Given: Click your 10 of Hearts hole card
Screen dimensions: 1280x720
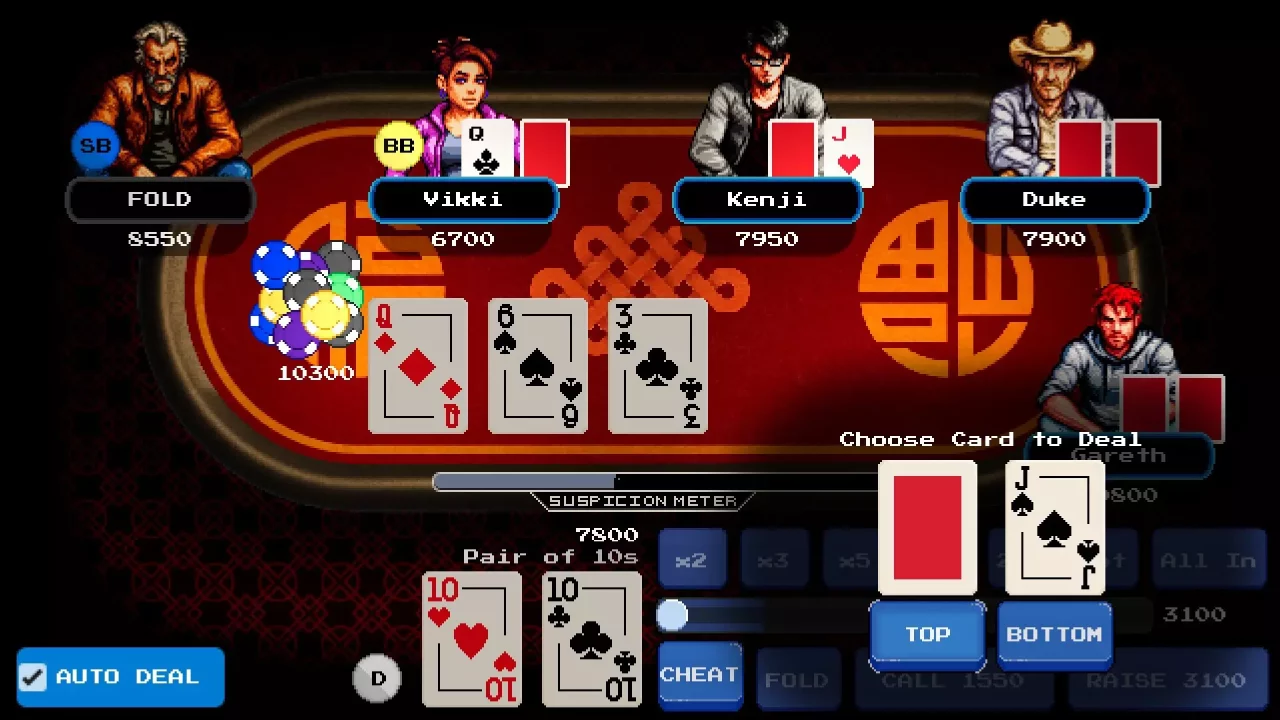Looking at the screenshot, I should click(x=471, y=637).
